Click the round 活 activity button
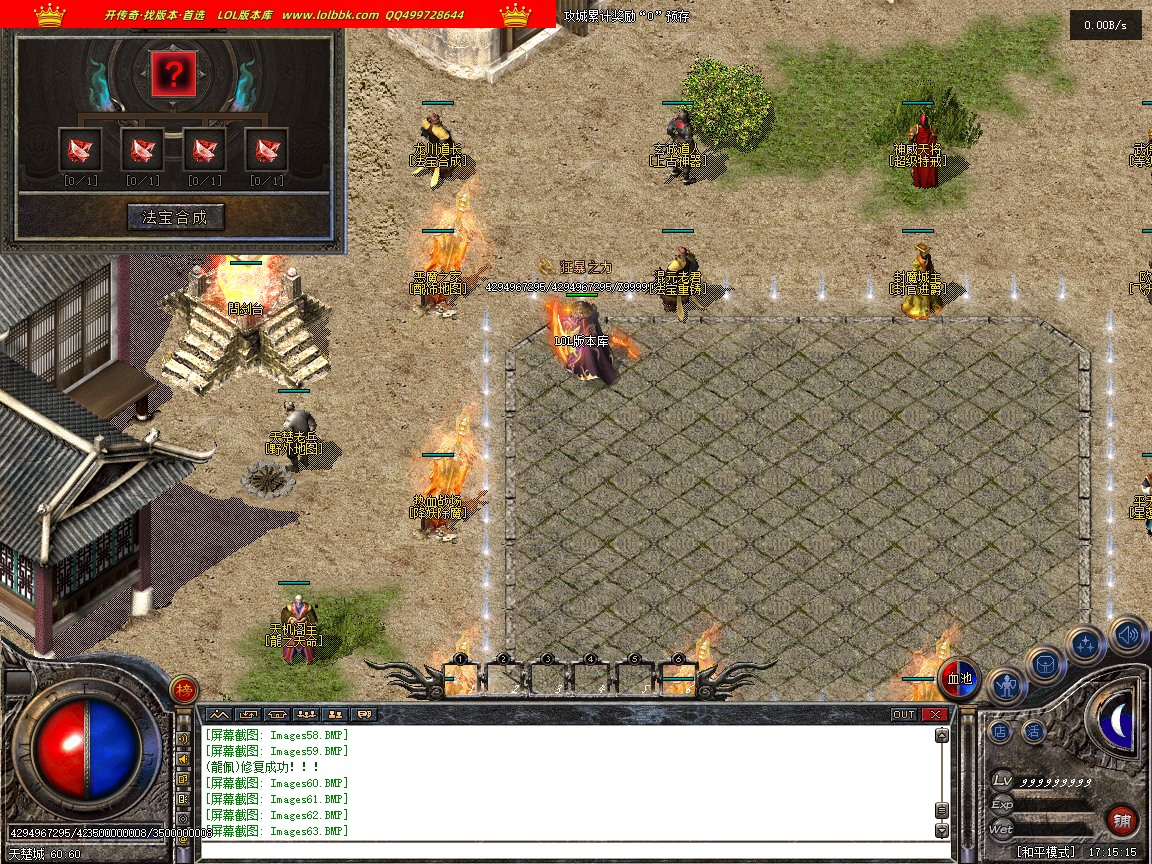 point(1033,732)
